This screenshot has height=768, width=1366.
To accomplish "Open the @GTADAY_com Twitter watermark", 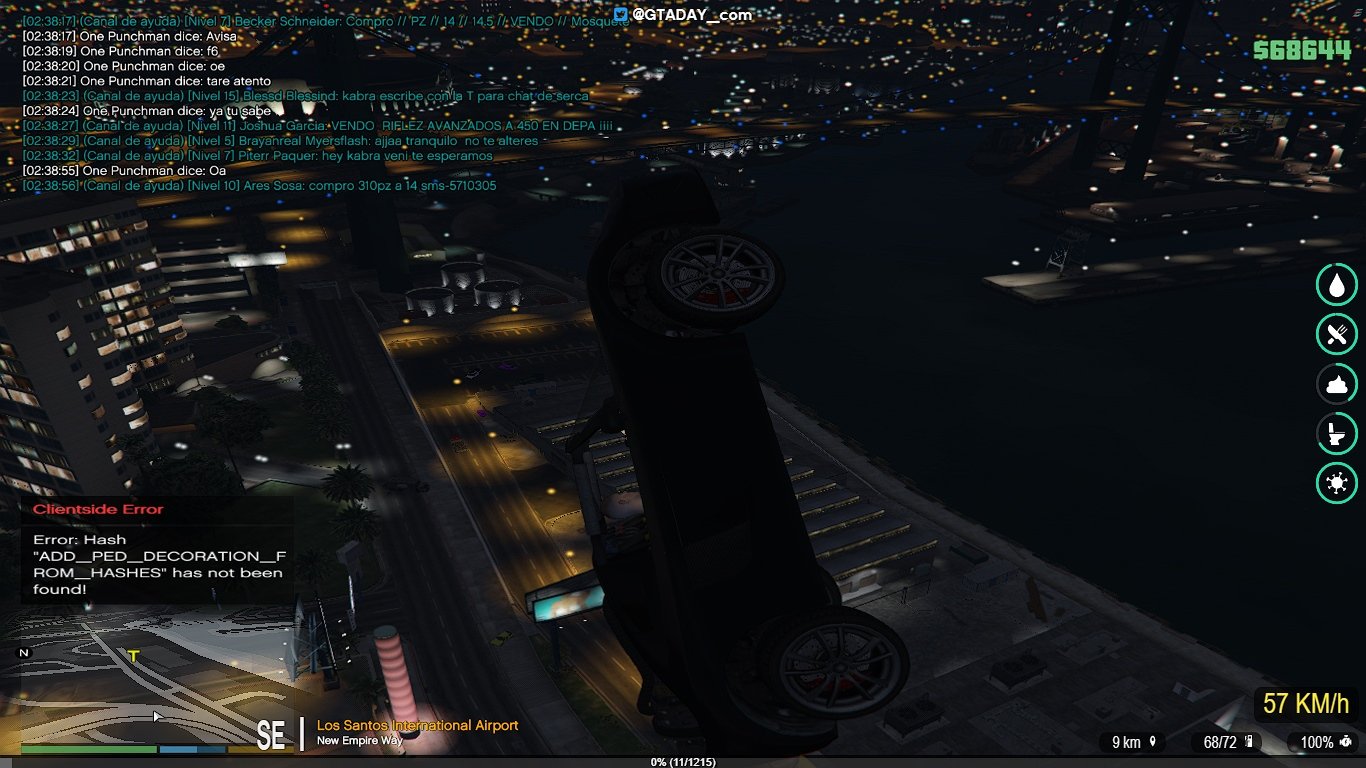I will 682,15.
